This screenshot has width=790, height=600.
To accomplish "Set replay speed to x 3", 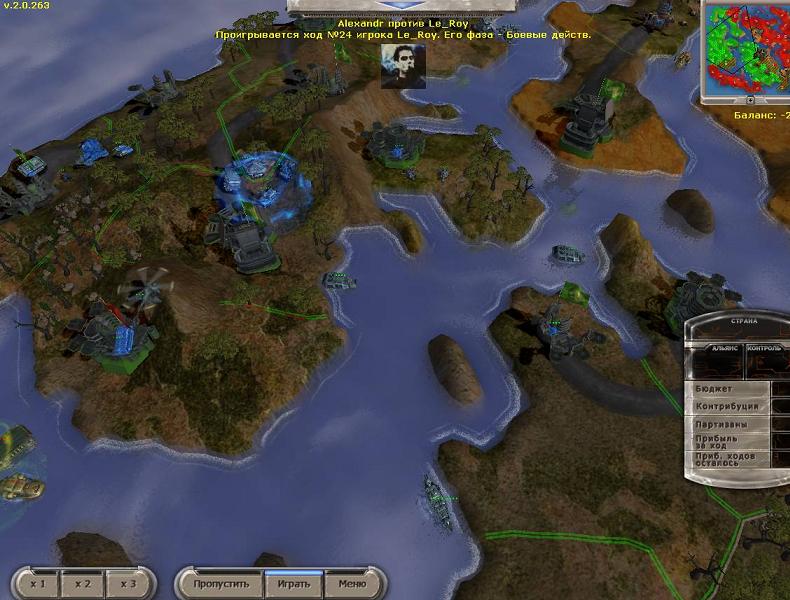I will click(126, 583).
